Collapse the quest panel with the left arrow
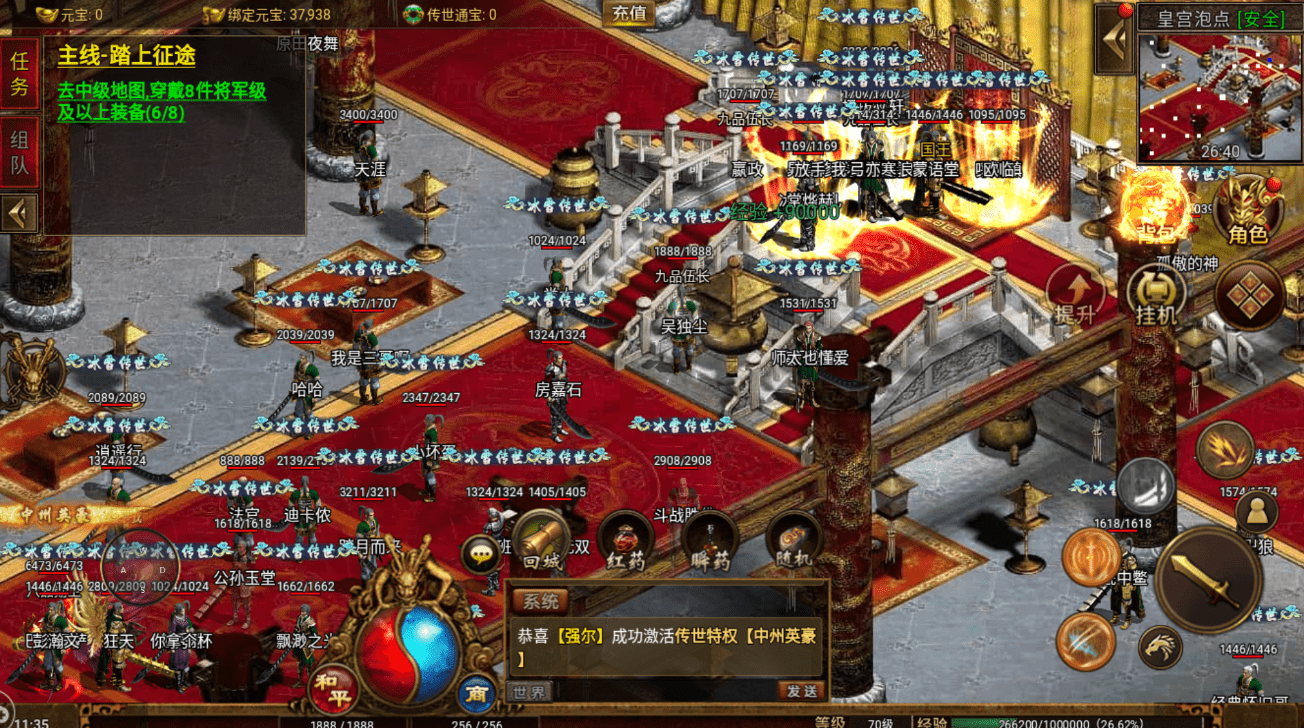This screenshot has width=1304, height=728. click(x=19, y=213)
